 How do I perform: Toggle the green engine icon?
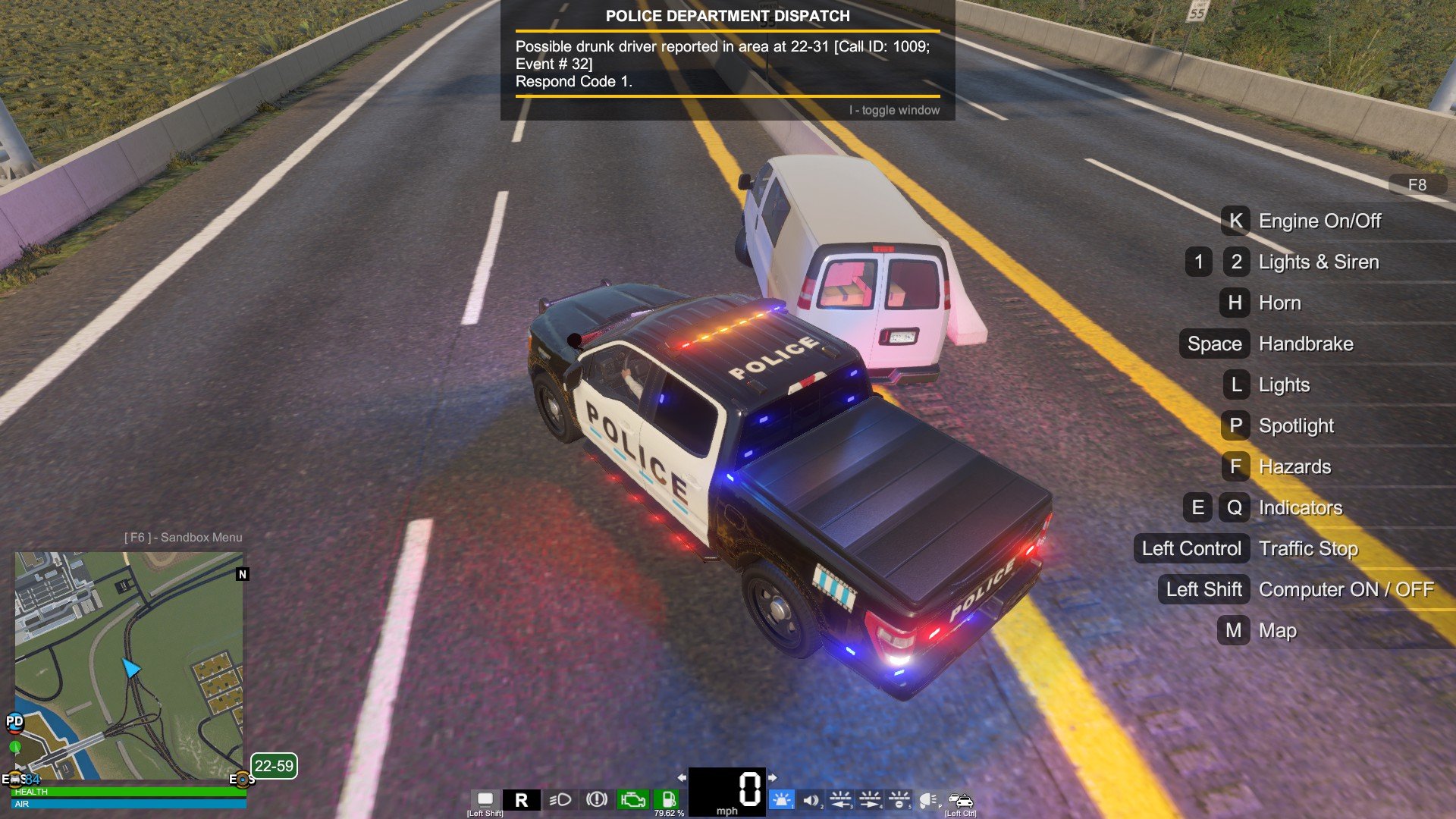tap(632, 799)
